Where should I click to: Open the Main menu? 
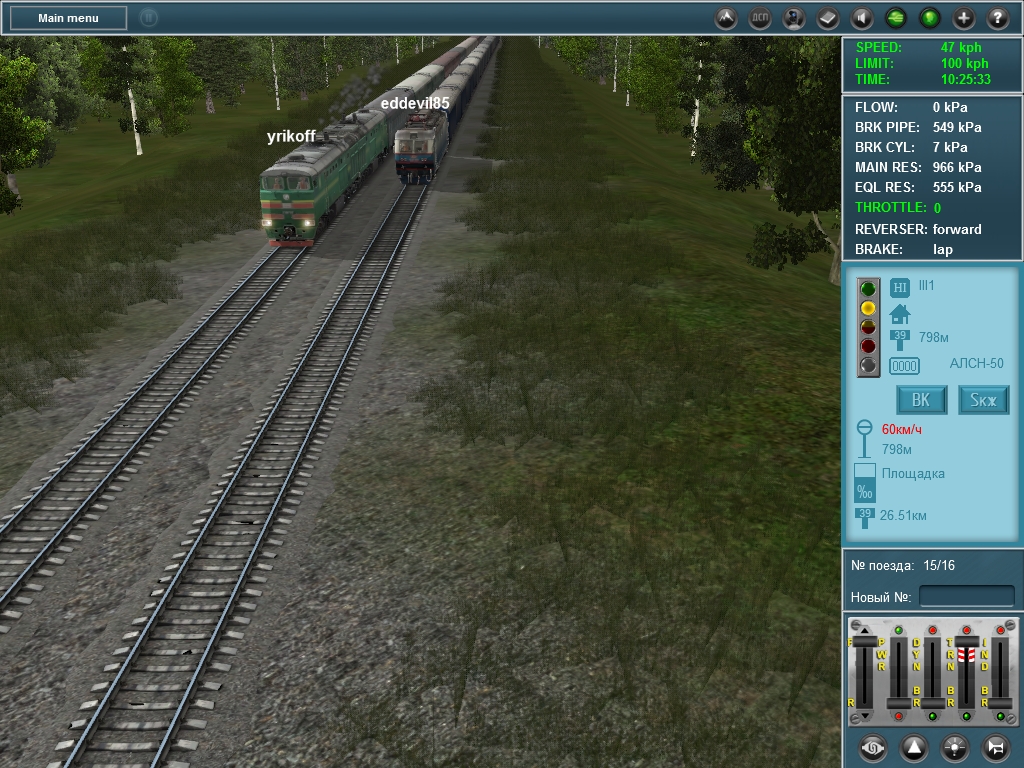point(68,18)
